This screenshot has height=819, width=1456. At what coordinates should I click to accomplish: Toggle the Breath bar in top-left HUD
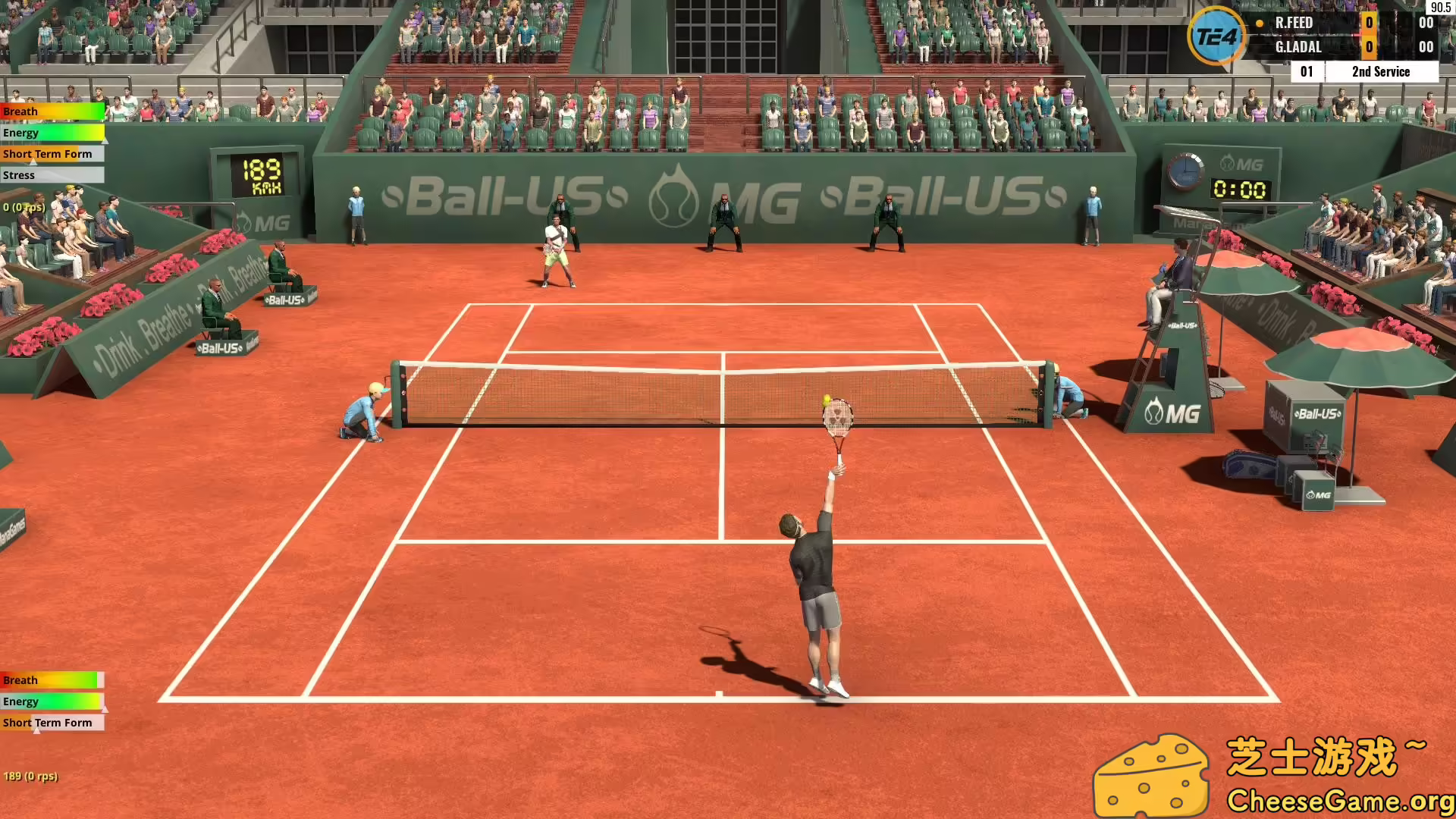click(x=52, y=111)
